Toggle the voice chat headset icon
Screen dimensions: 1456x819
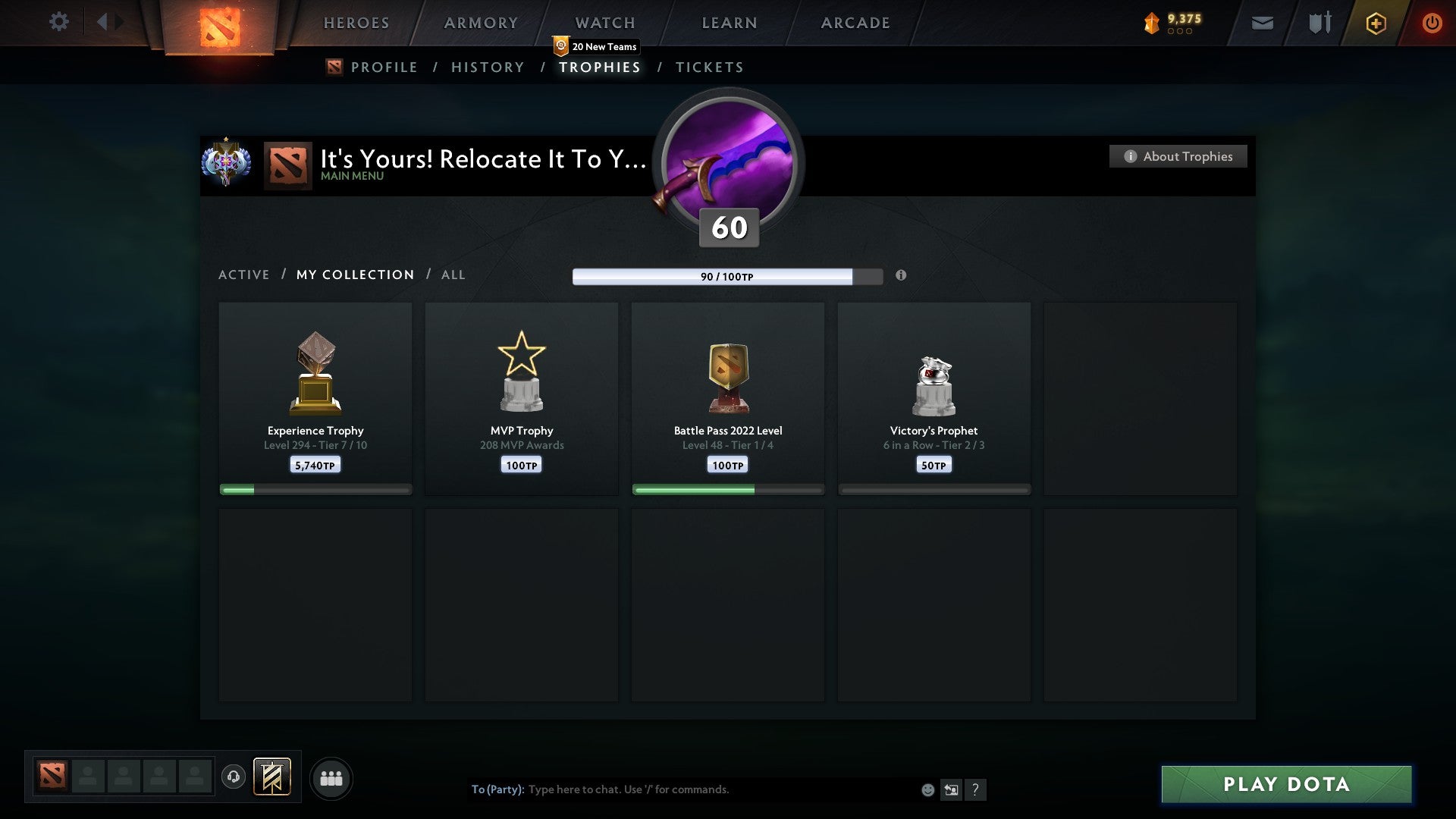[x=234, y=777]
